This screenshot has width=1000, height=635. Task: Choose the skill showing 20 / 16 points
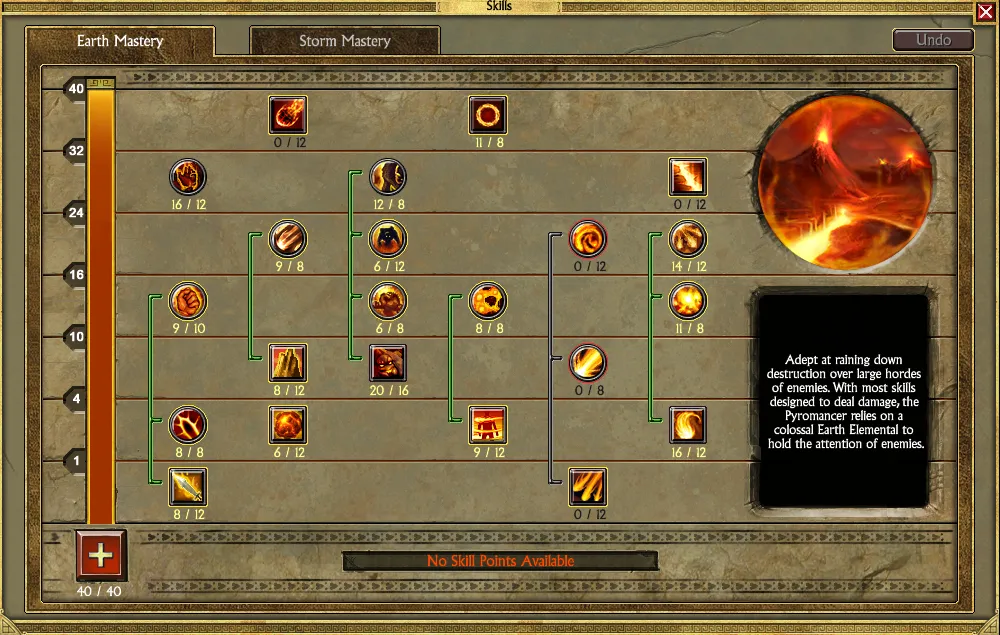click(388, 363)
